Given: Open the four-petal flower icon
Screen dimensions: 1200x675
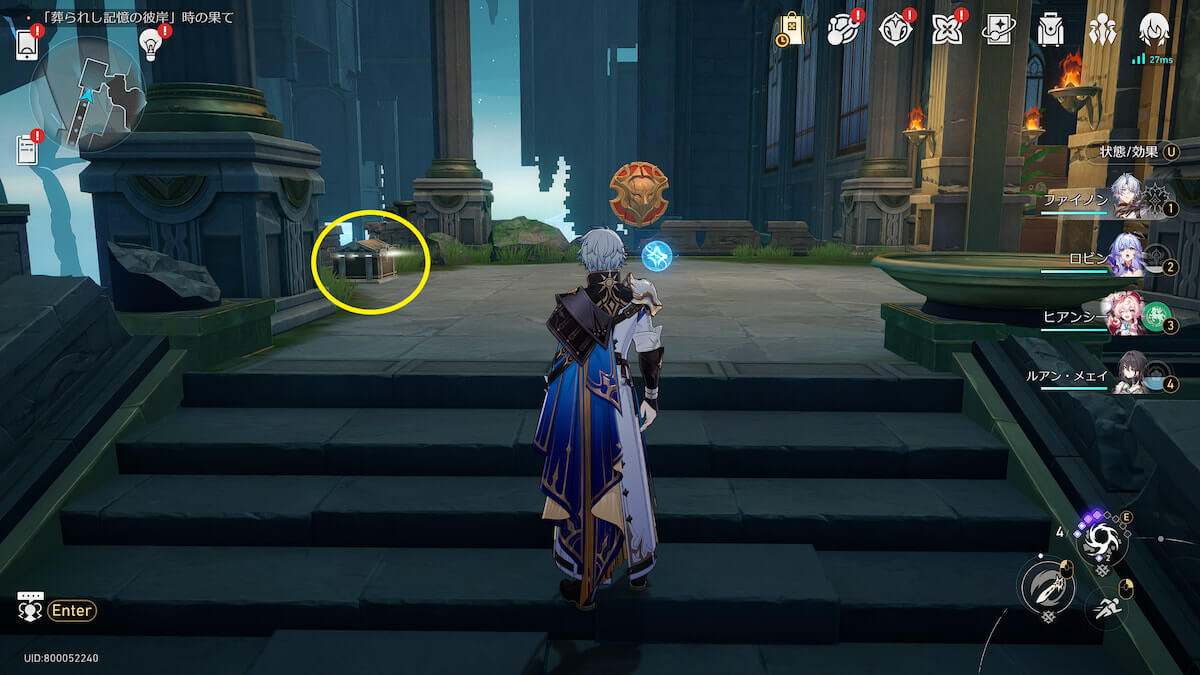Looking at the screenshot, I should tap(946, 30).
